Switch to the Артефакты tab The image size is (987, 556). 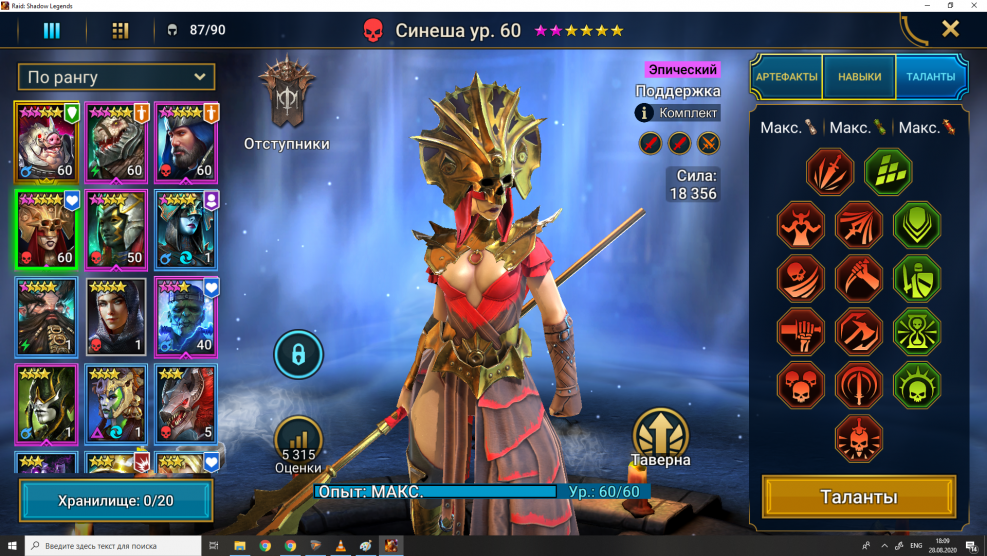click(x=786, y=76)
